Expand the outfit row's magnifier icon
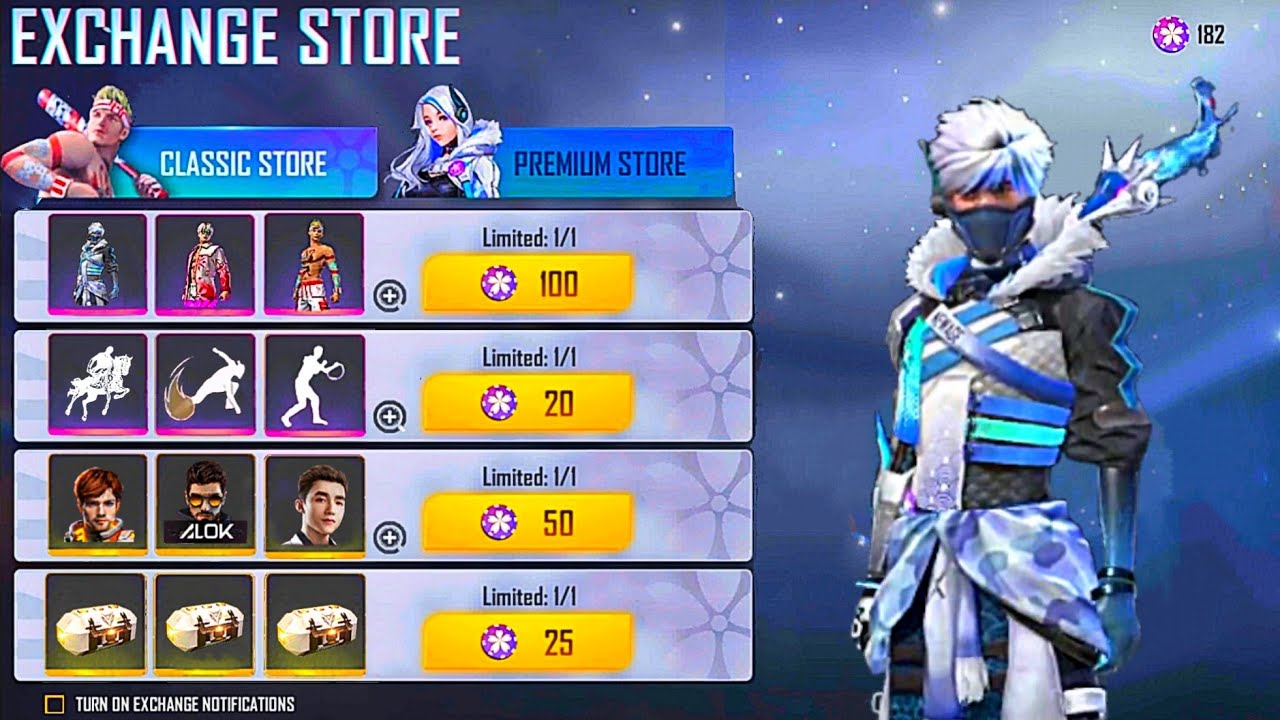The image size is (1280, 720). pyautogui.click(x=390, y=297)
